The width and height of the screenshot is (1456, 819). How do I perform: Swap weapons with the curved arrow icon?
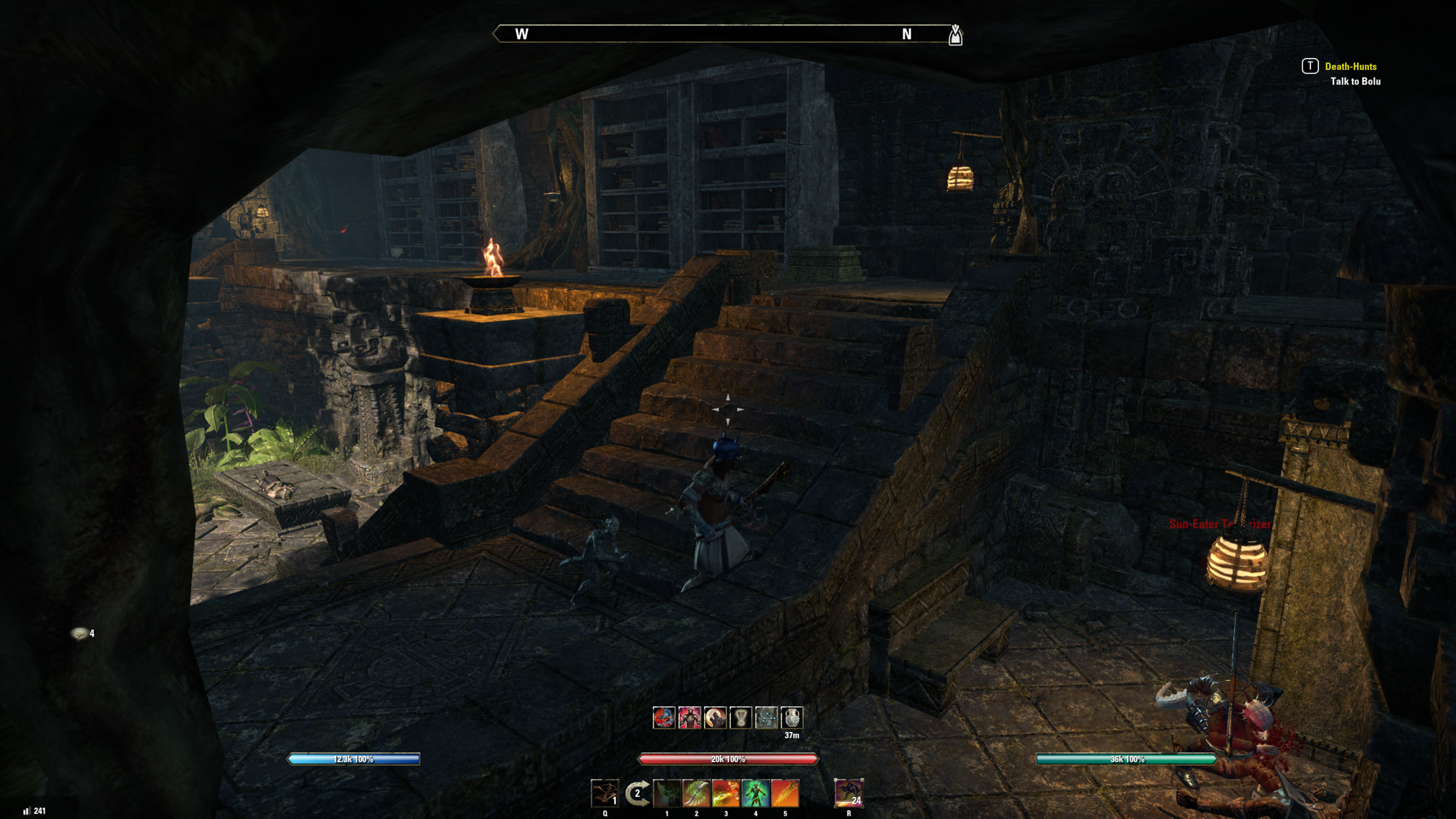(637, 793)
